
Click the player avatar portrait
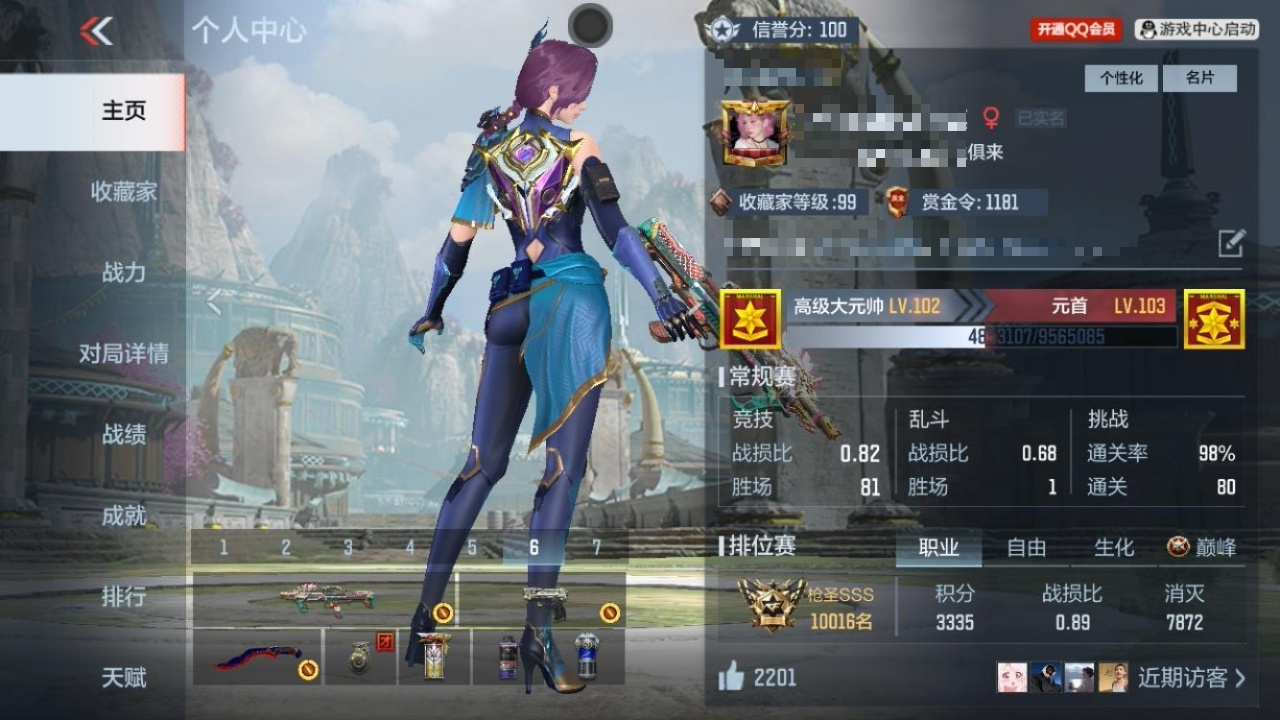[x=752, y=130]
